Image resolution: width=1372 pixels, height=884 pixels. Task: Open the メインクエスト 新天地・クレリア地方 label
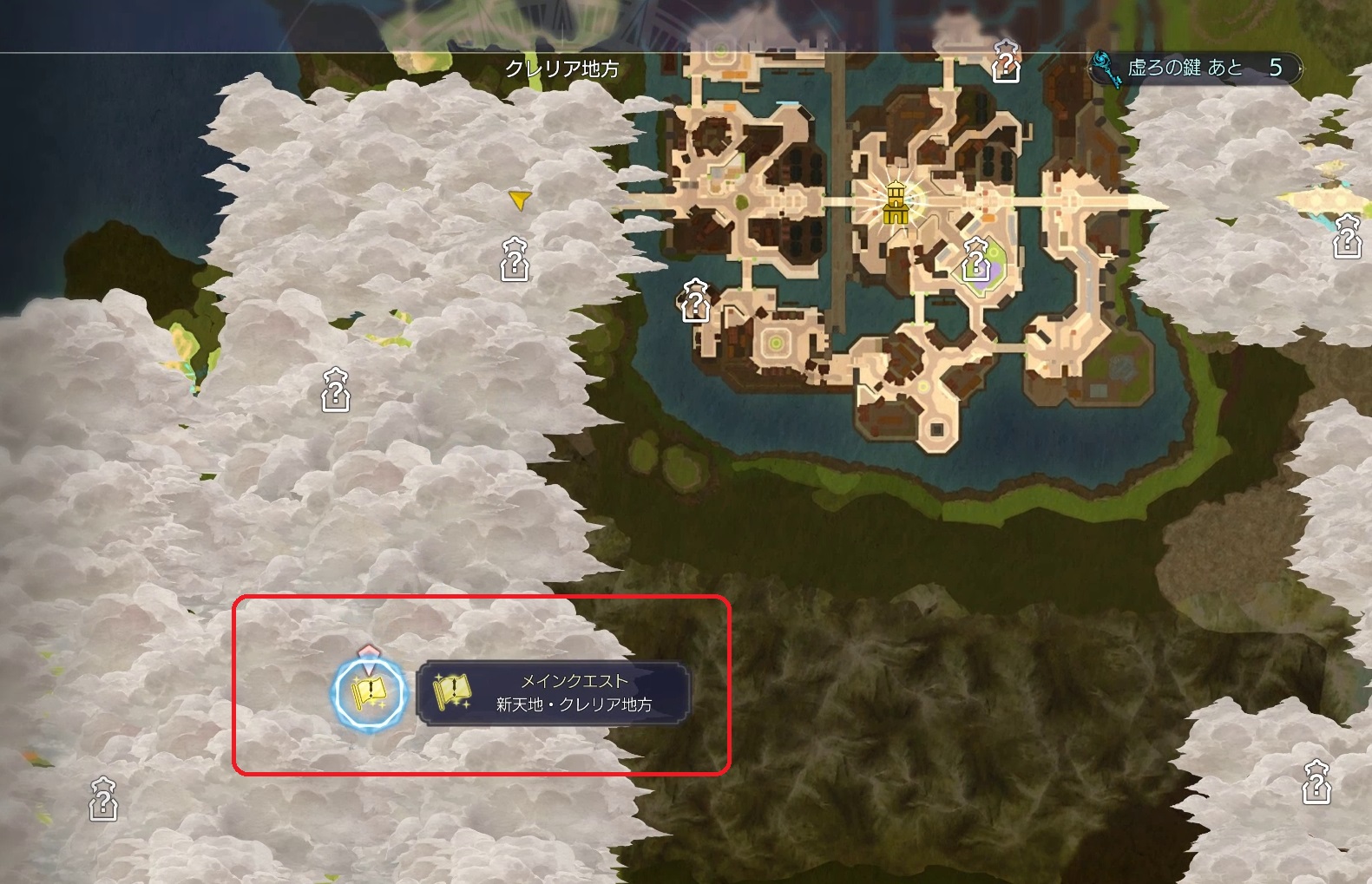click(x=554, y=693)
